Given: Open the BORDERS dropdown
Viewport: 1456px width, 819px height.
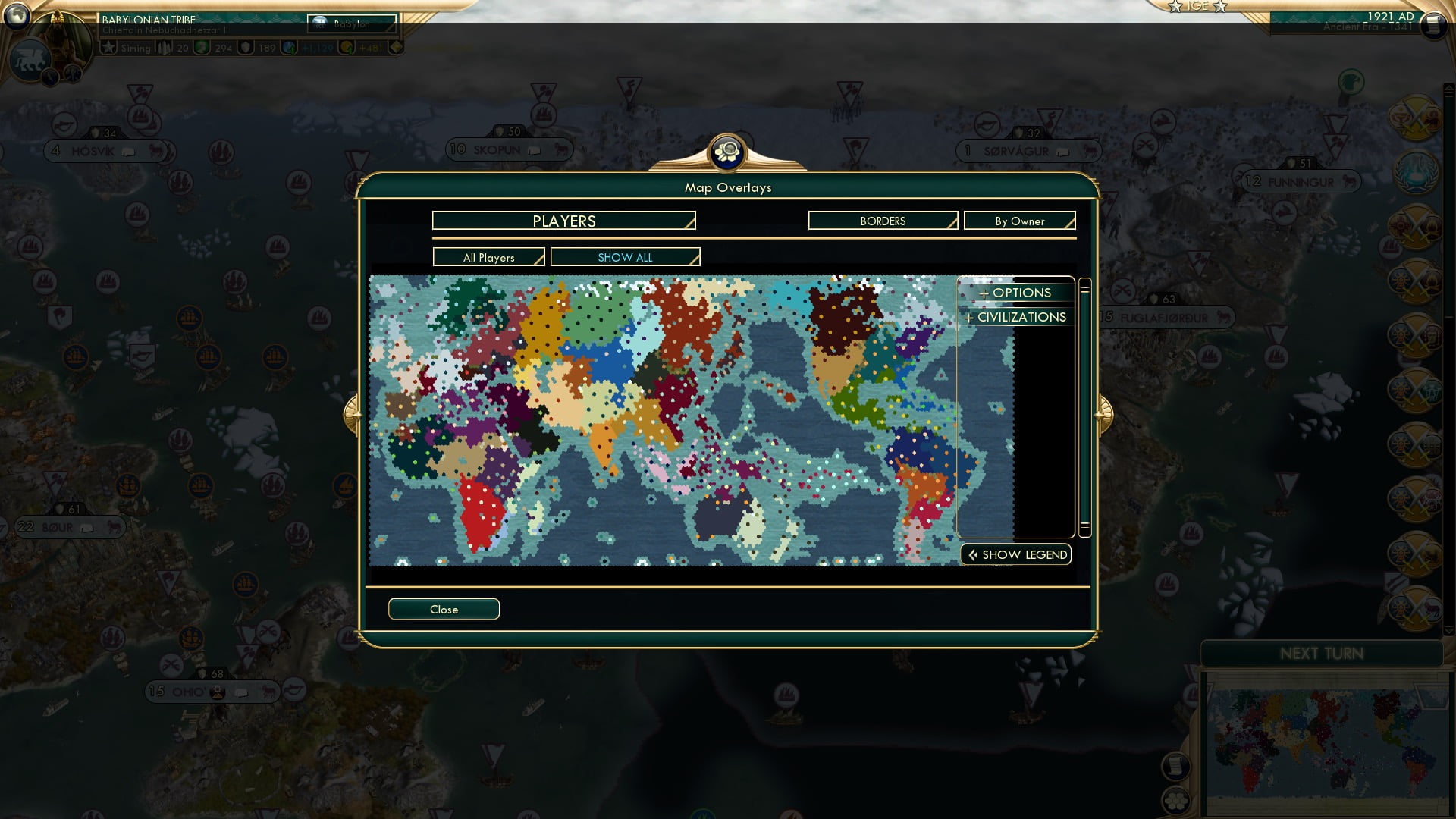Looking at the screenshot, I should click(882, 221).
